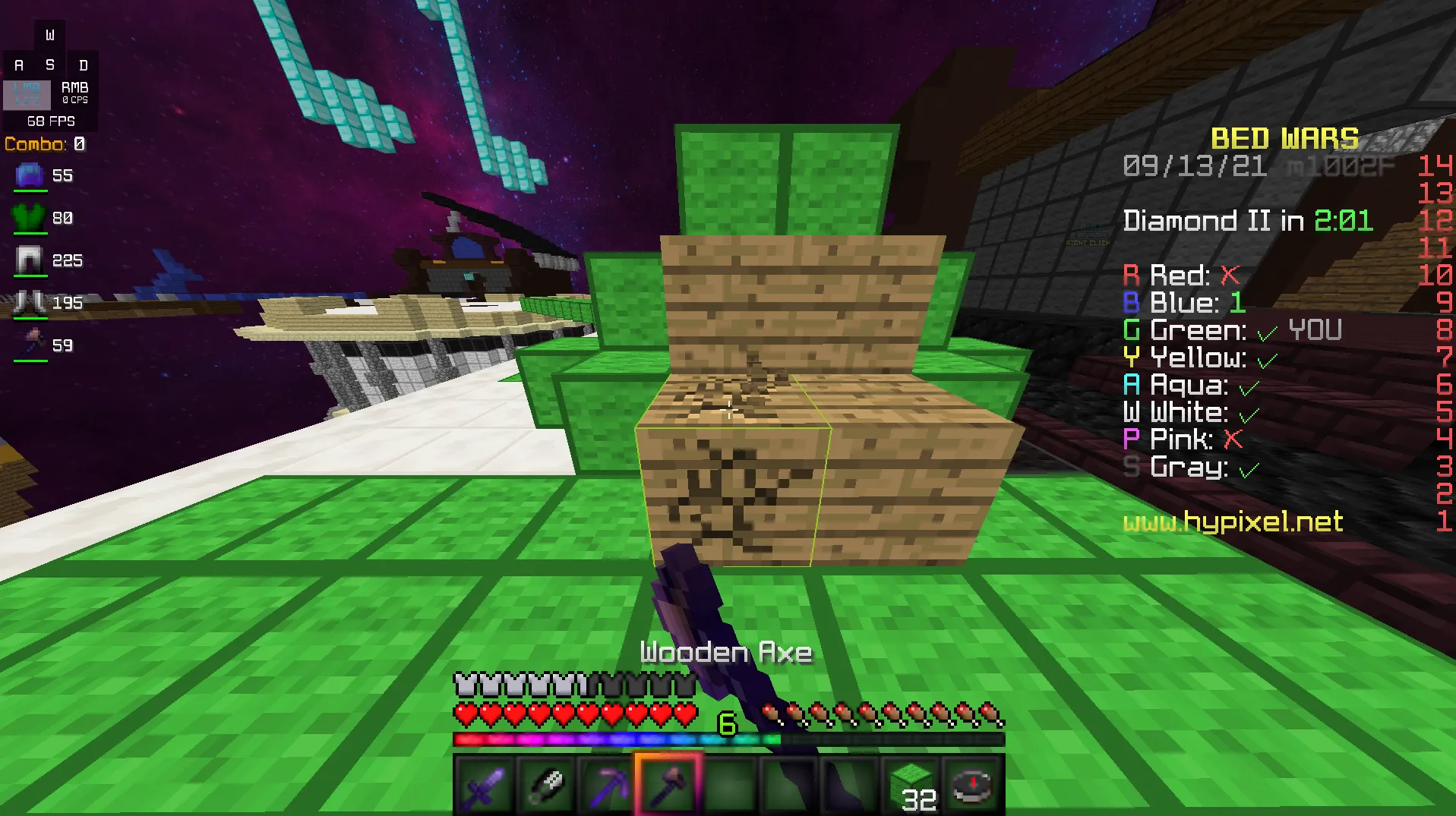Image resolution: width=1456 pixels, height=816 pixels.
Task: Select the shears in the hotbar
Action: coord(545,785)
